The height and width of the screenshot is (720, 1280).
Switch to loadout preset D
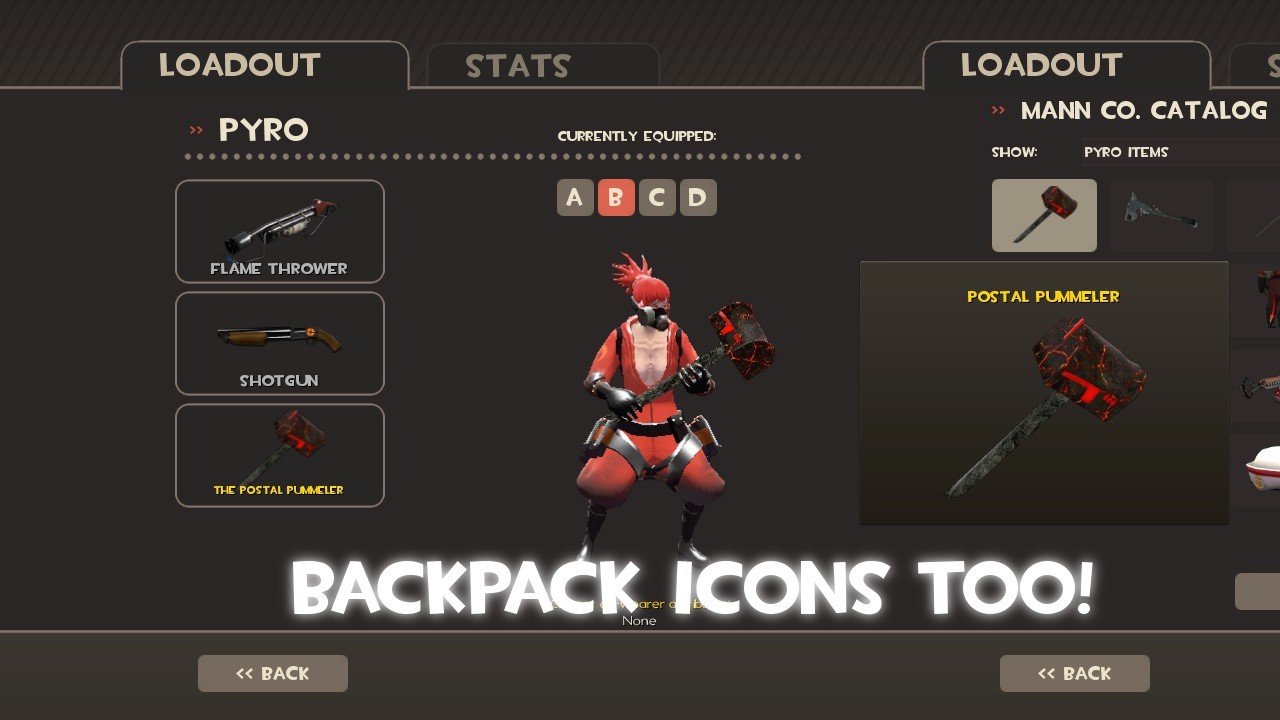pyautogui.click(x=698, y=197)
